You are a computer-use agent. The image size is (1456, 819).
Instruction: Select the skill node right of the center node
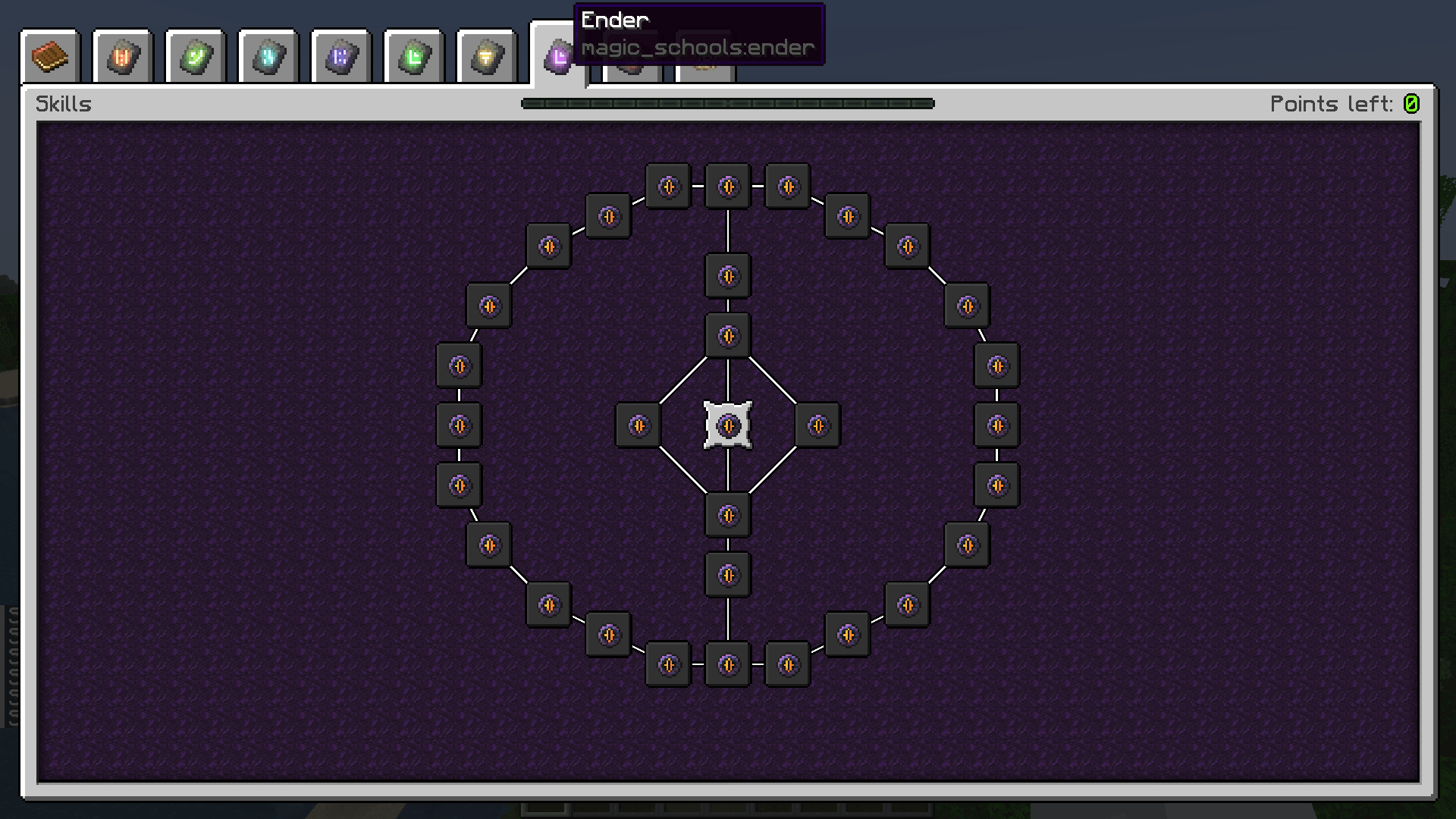point(817,425)
